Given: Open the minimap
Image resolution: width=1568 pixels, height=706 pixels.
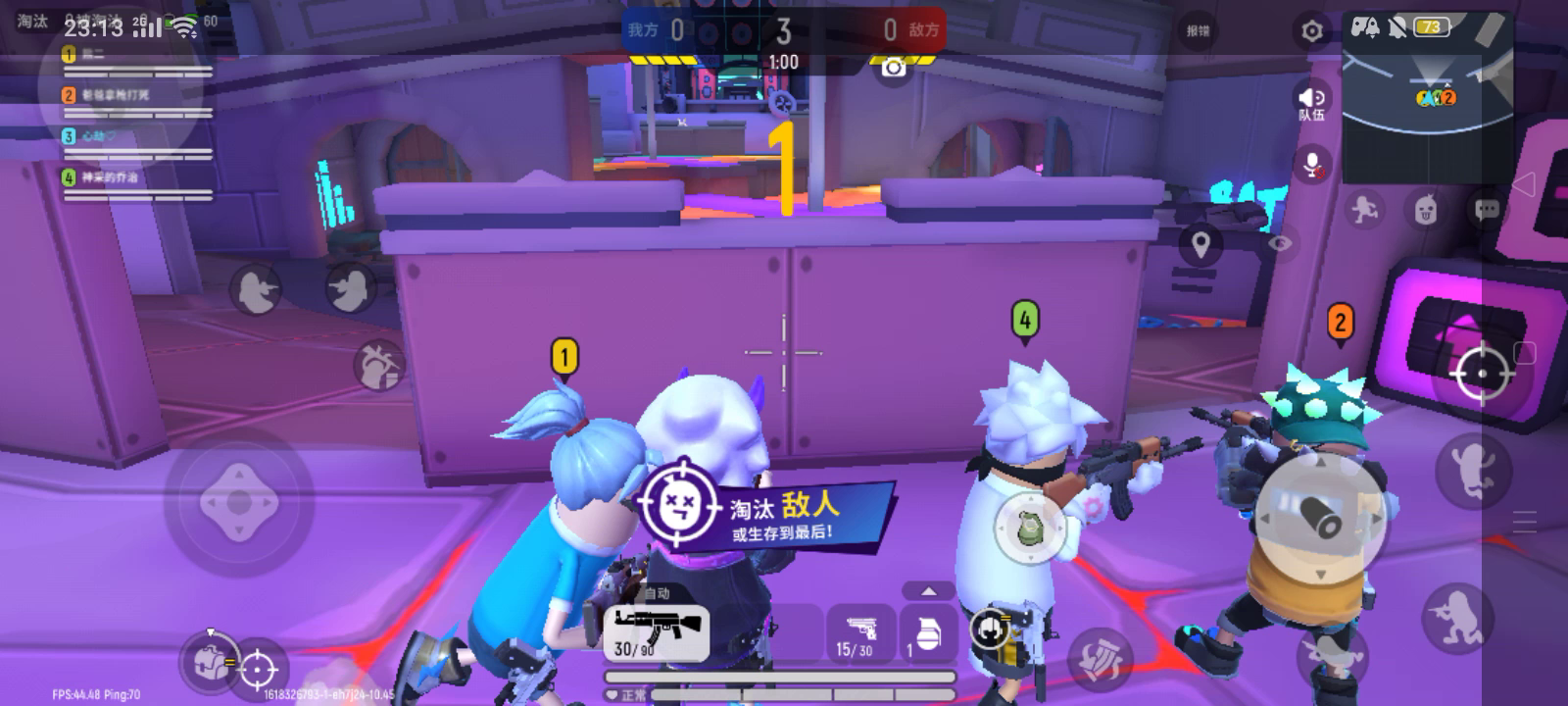Looking at the screenshot, I should 1426,98.
